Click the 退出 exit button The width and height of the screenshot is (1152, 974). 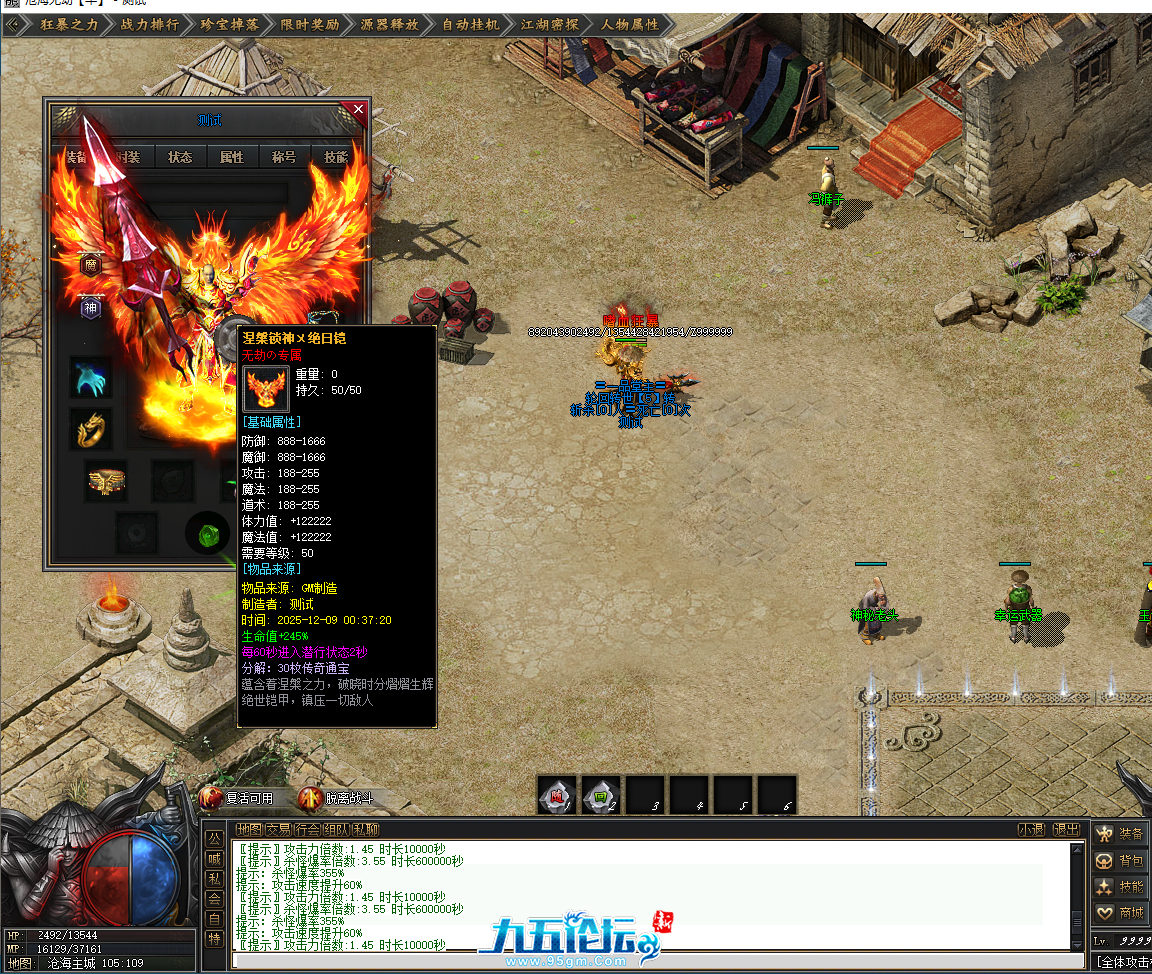(1067, 829)
